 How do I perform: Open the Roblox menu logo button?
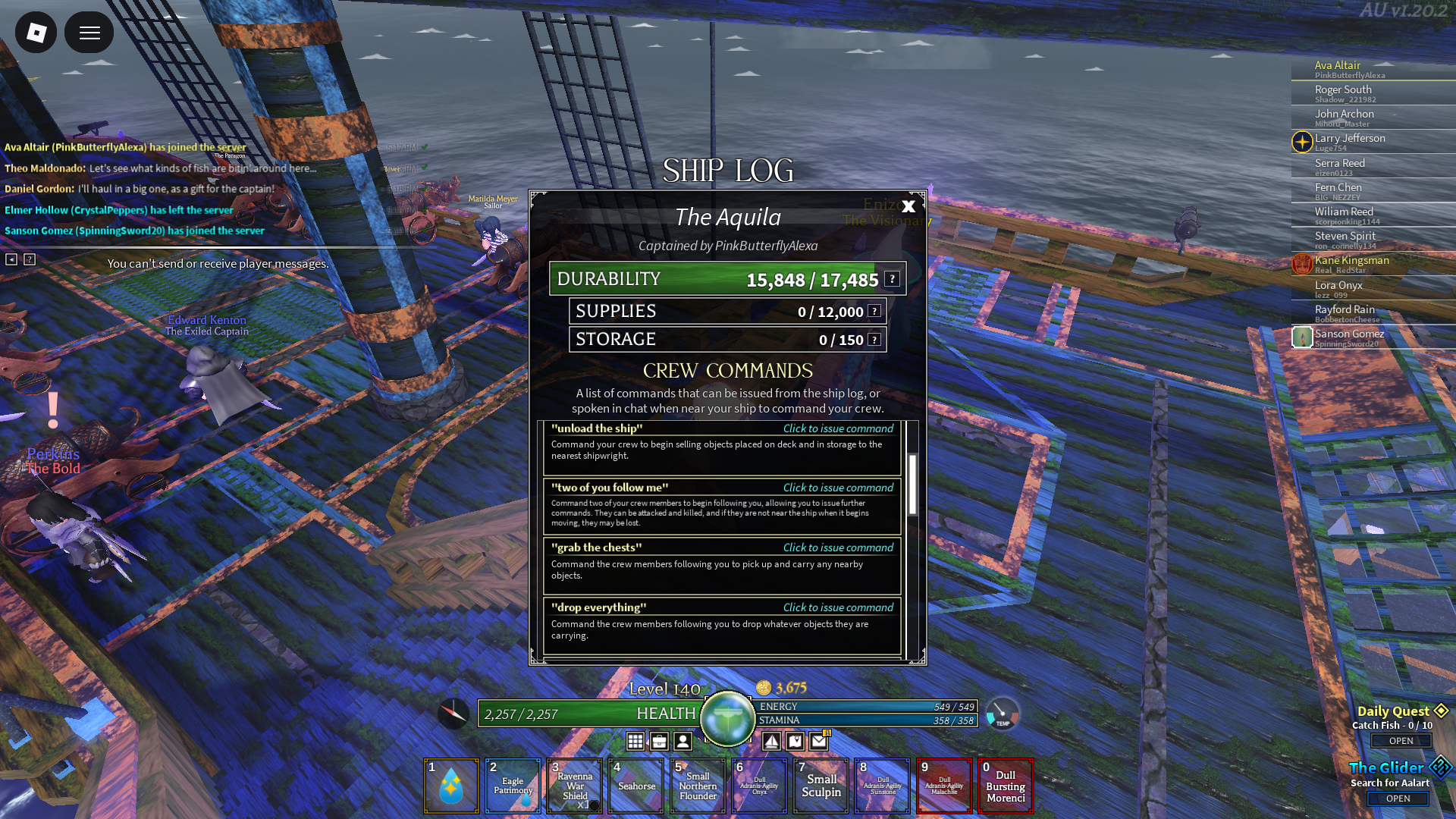point(36,33)
